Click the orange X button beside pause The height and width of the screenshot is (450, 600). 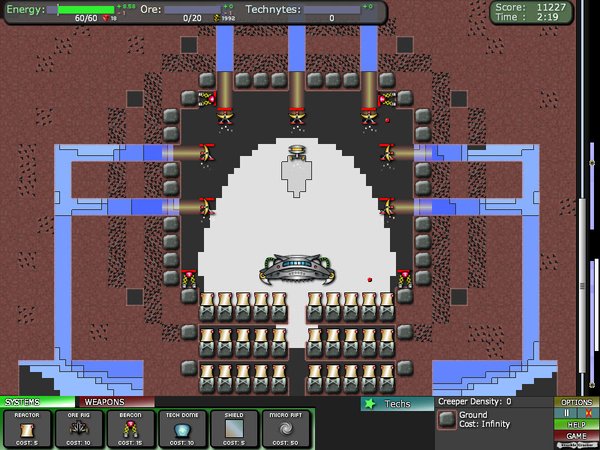(x=588, y=413)
